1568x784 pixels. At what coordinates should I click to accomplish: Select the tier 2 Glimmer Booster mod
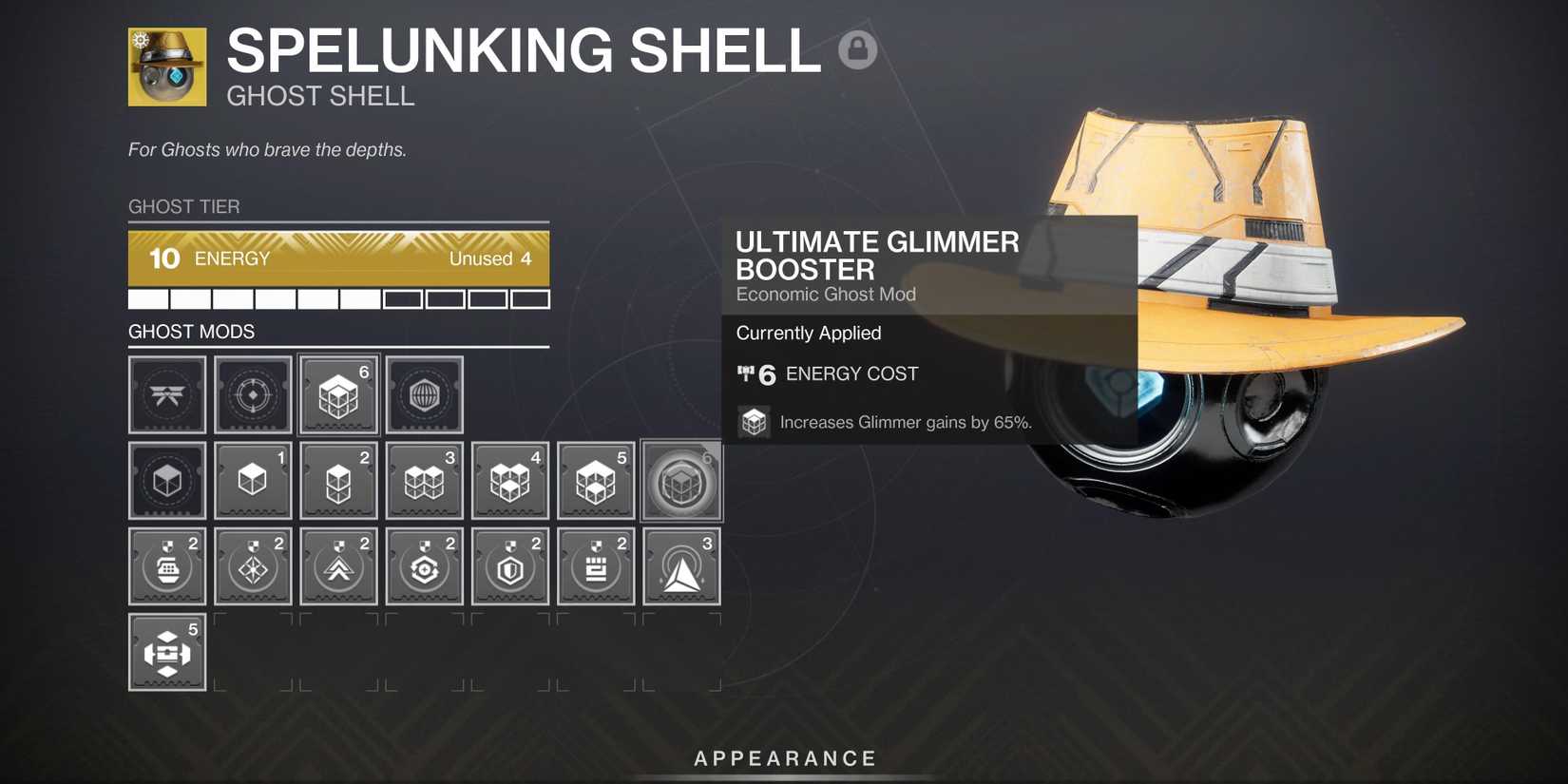click(338, 480)
